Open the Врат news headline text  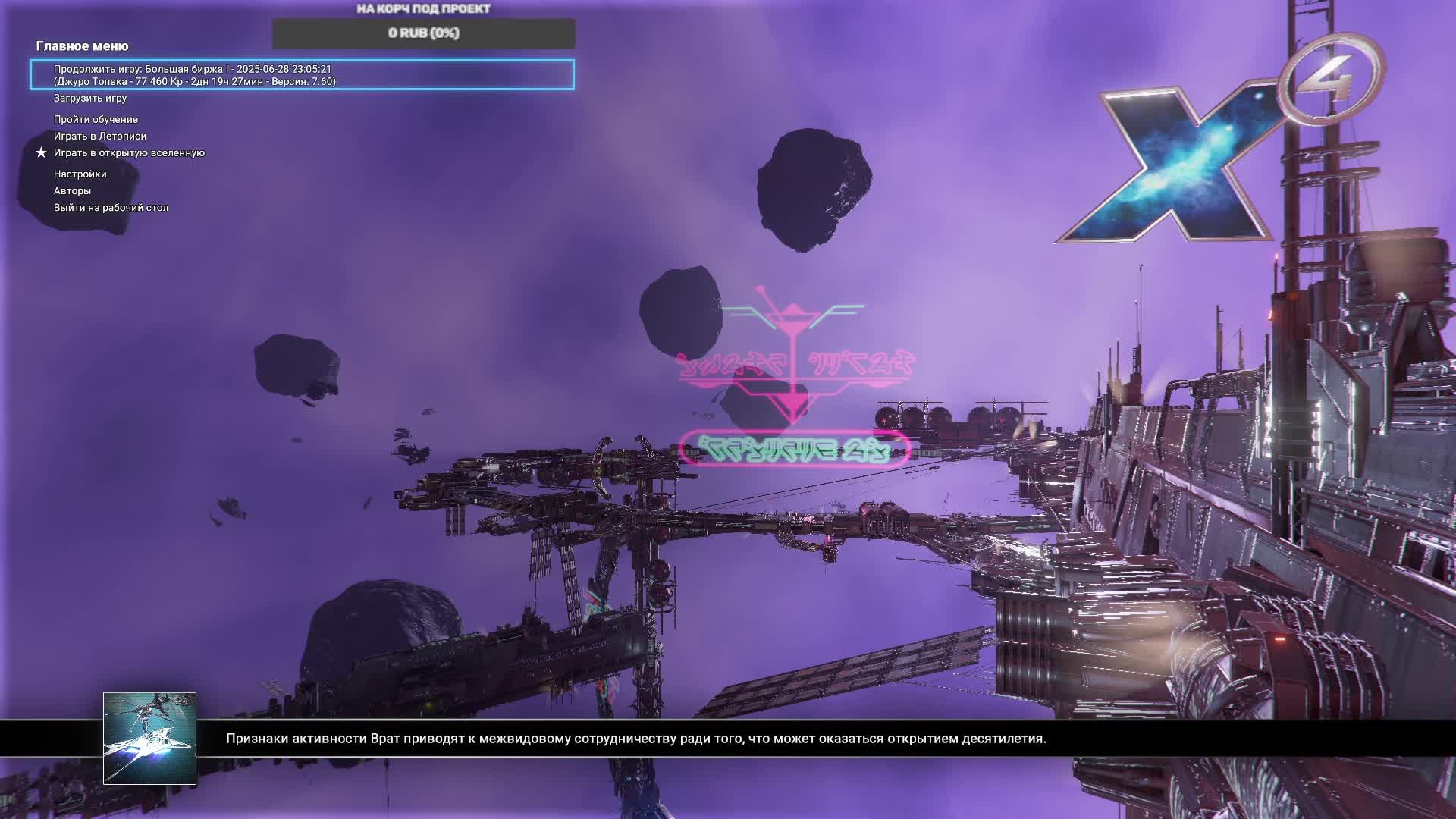[635, 739]
